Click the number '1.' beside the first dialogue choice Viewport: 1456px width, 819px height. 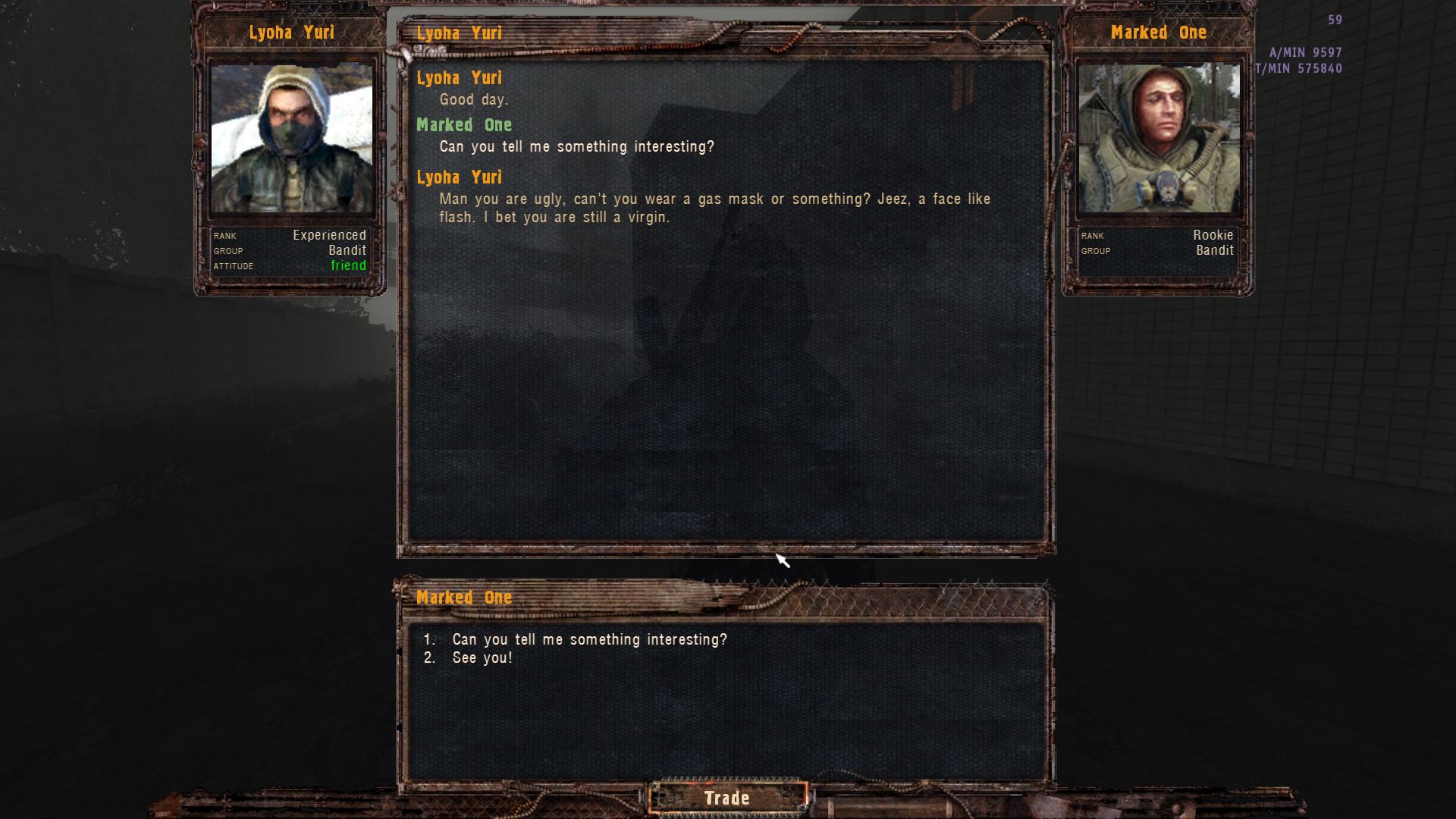430,639
